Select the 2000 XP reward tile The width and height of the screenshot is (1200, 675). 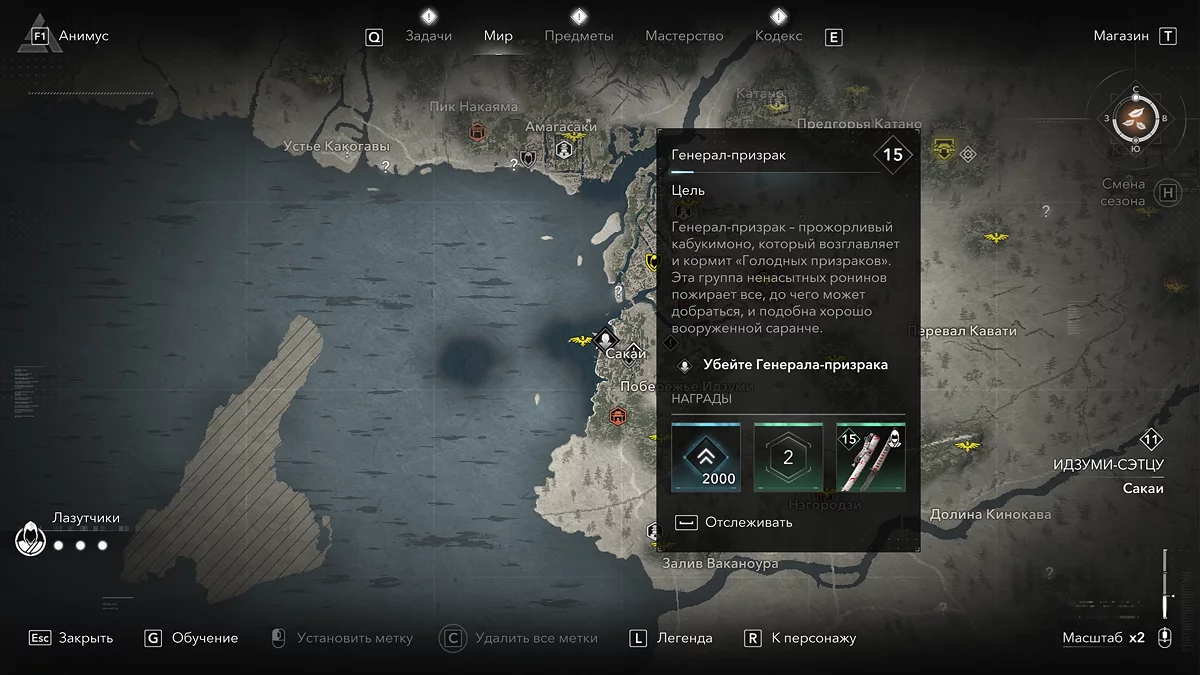[705, 457]
